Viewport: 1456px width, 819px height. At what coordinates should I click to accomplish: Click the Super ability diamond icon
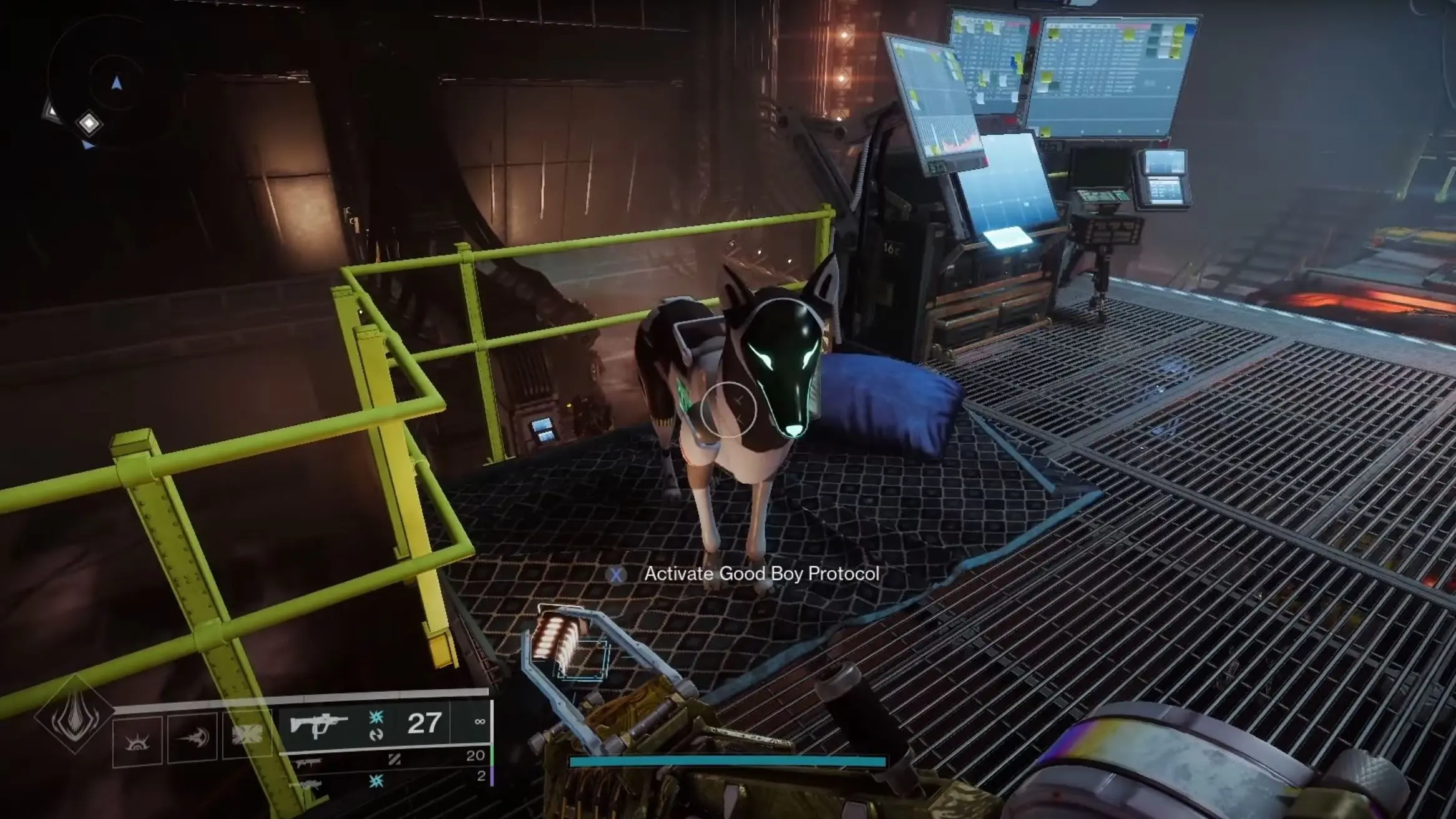point(75,718)
